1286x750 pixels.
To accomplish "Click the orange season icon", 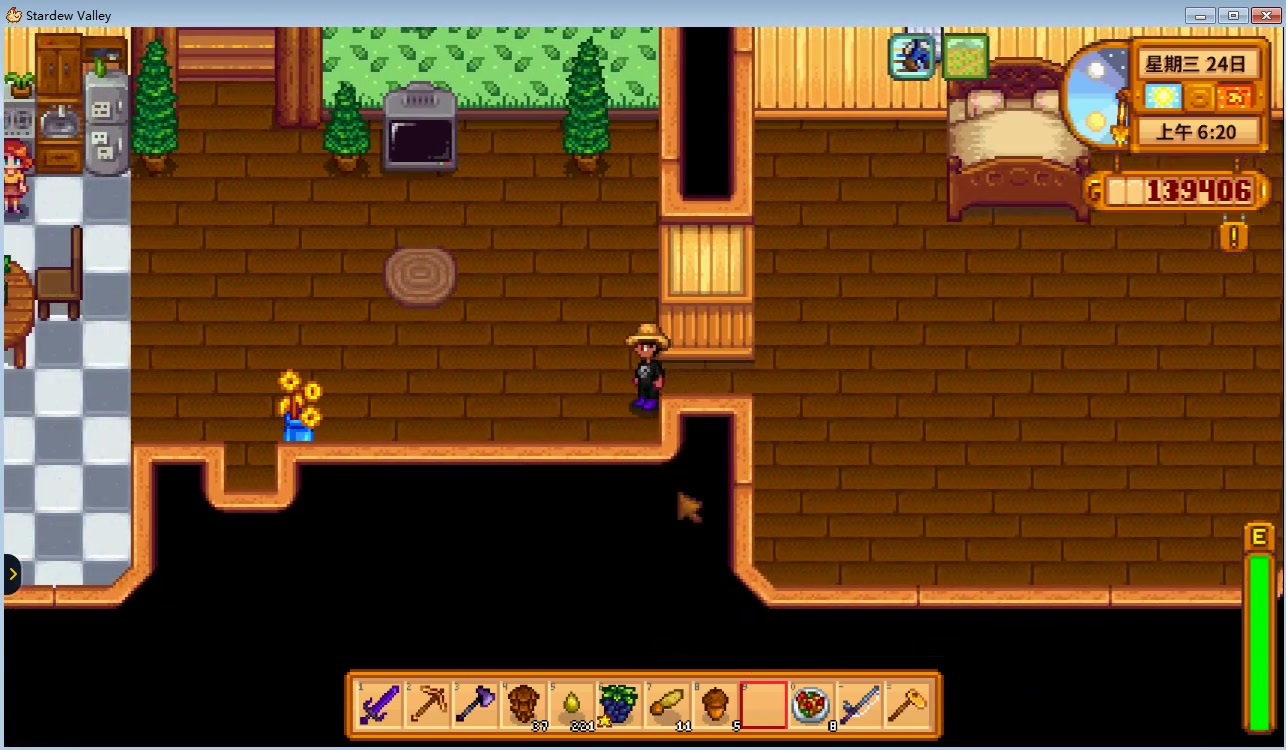I will (1237, 97).
